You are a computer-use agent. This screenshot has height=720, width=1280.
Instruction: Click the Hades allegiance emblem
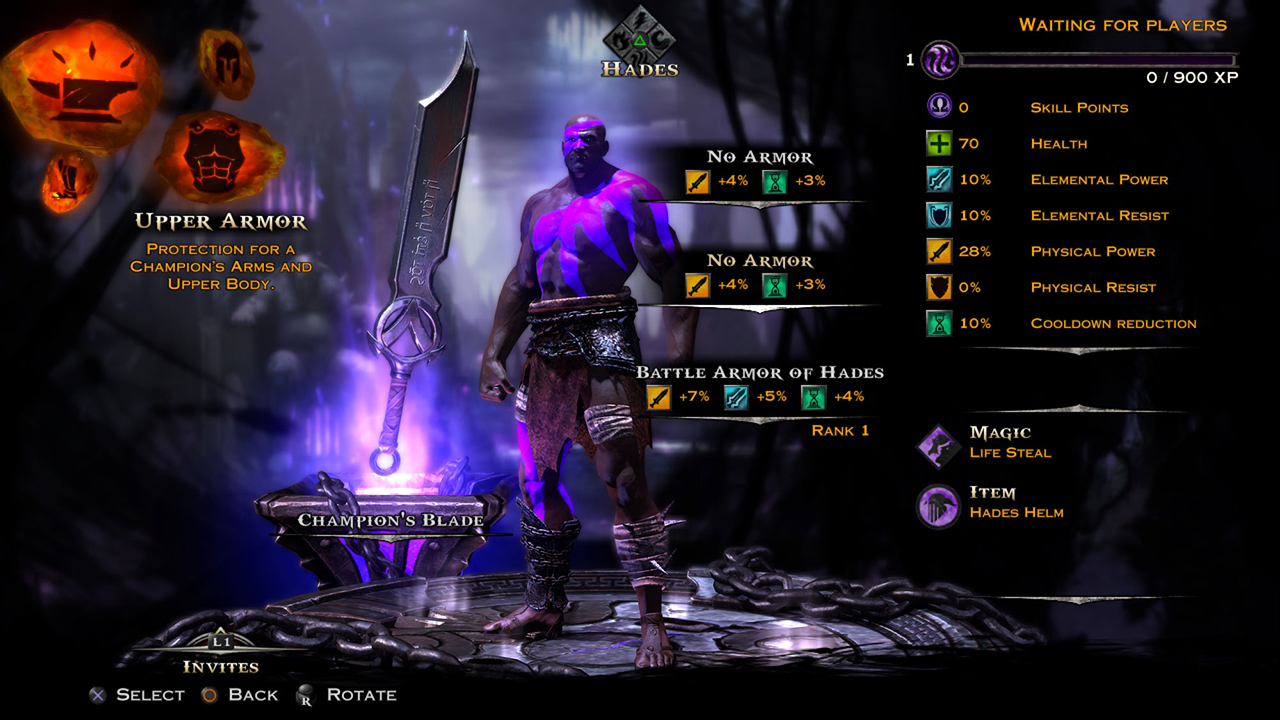point(639,38)
